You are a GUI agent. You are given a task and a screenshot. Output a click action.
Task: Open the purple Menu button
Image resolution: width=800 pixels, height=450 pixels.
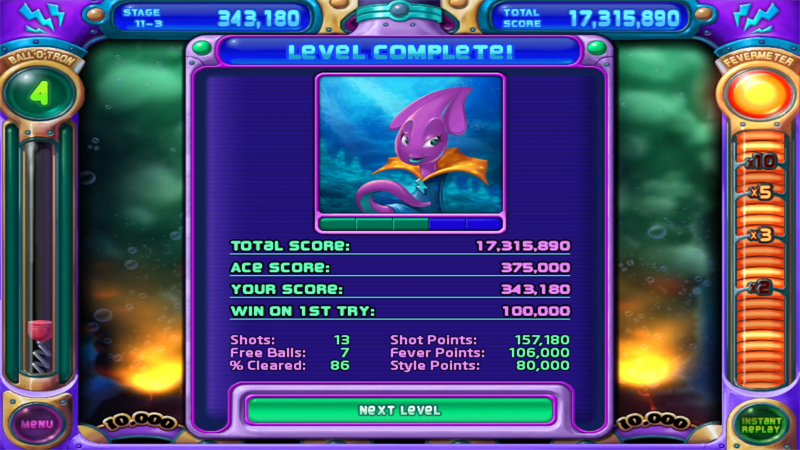pos(36,424)
